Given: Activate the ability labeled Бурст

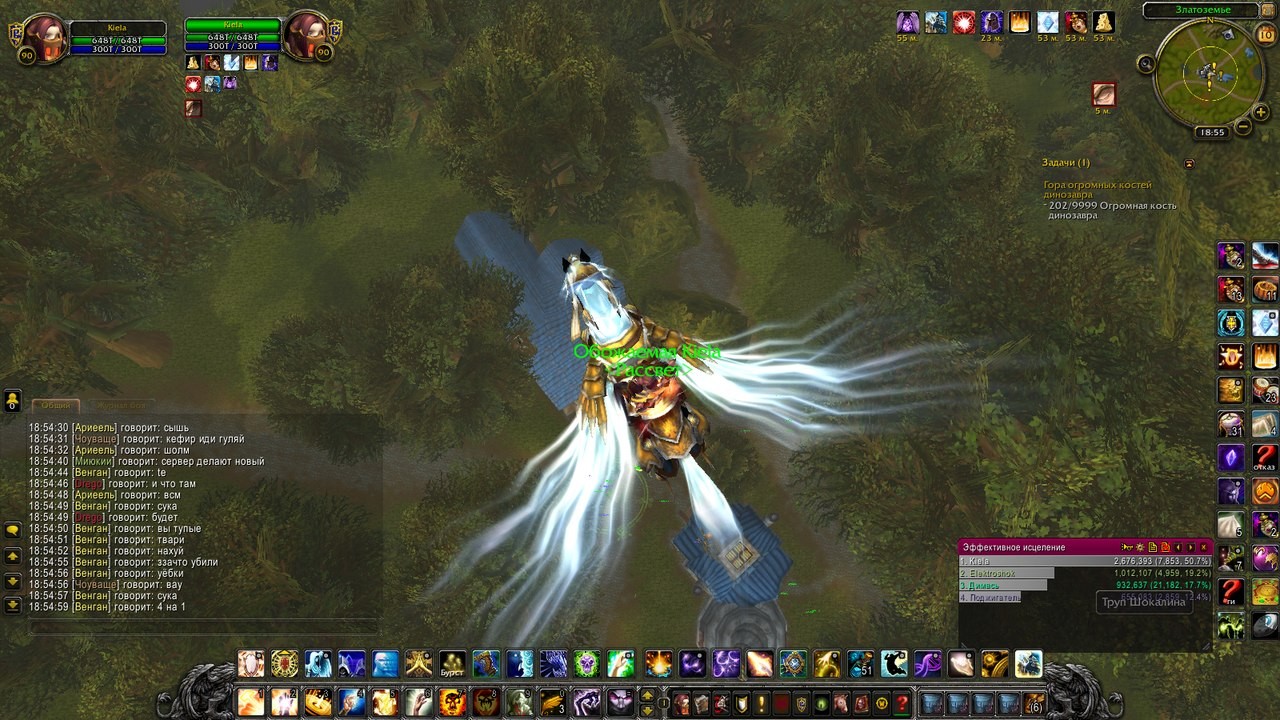Looking at the screenshot, I should (x=452, y=665).
